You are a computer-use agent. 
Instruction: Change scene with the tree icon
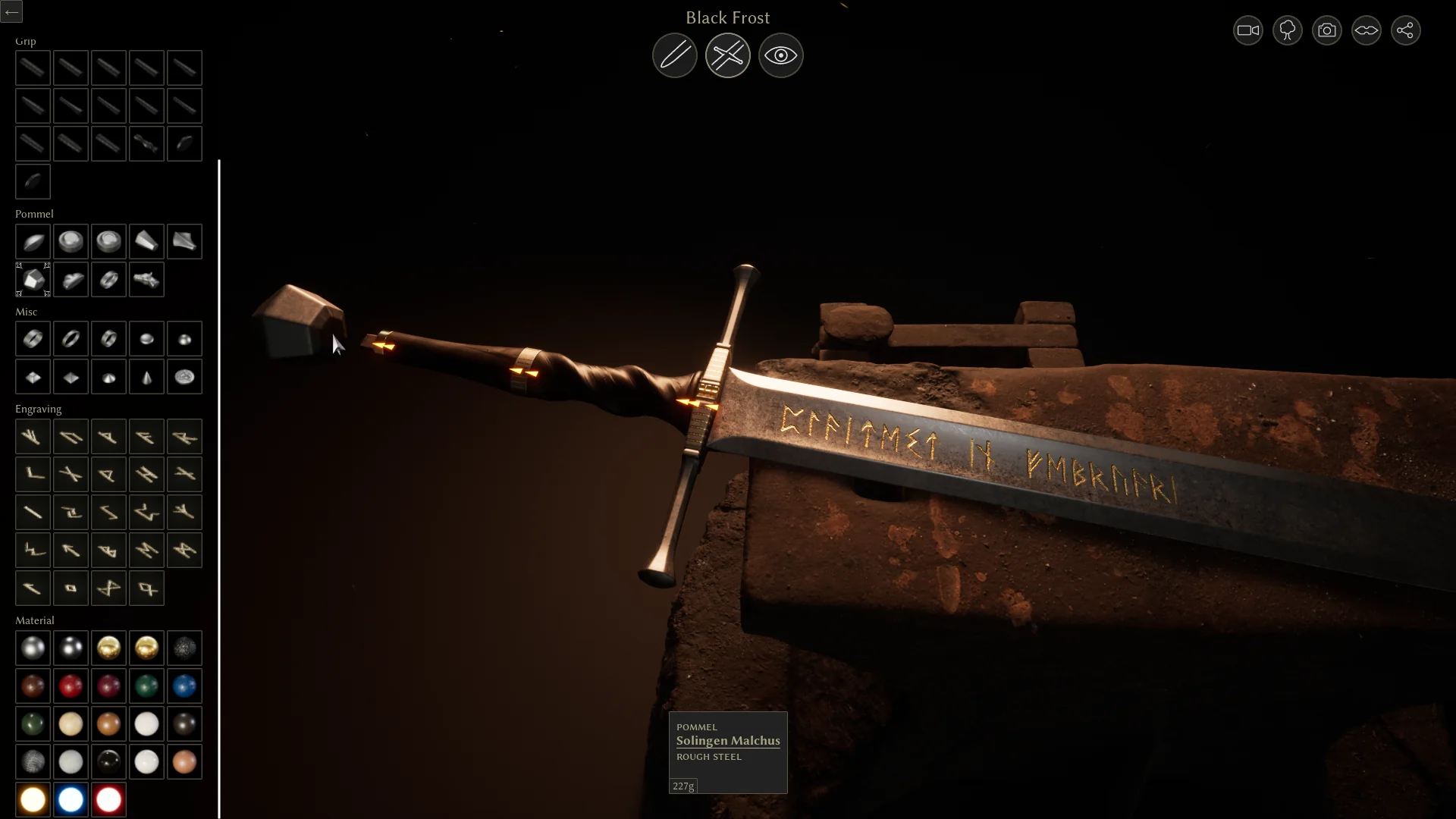pyautogui.click(x=1287, y=30)
